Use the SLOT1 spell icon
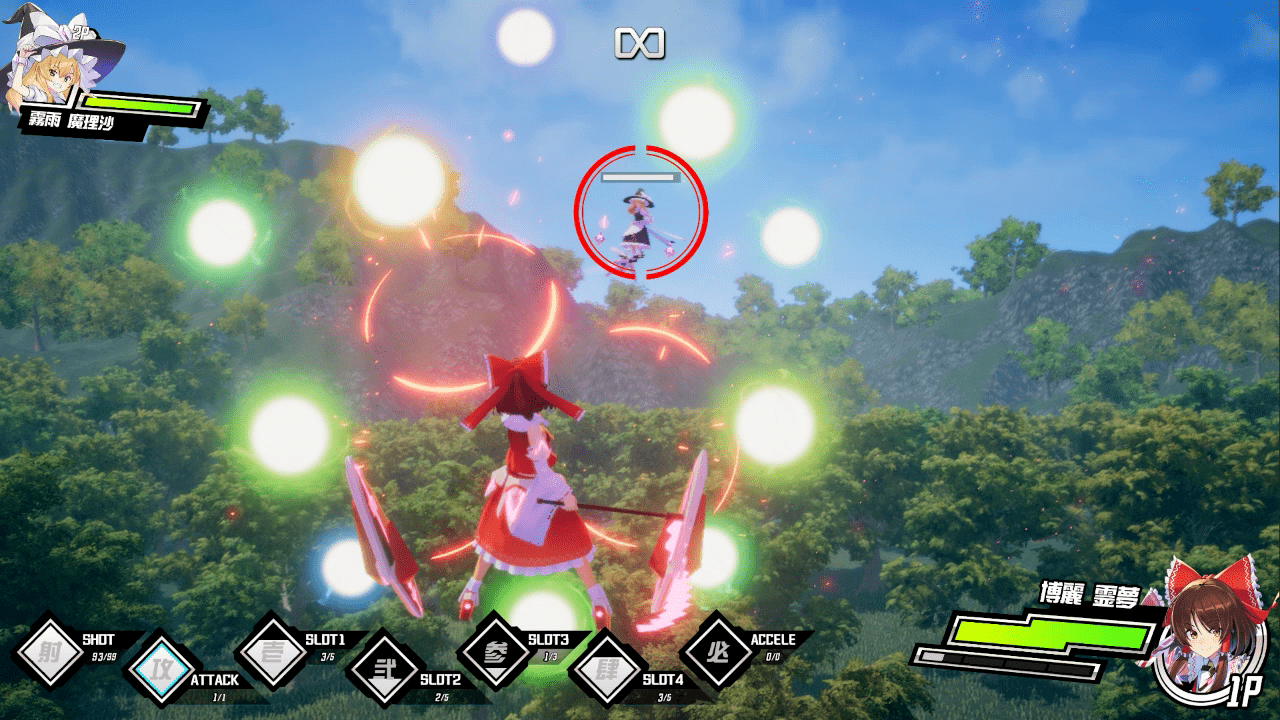Viewport: 1280px width, 720px height. [x=272, y=650]
